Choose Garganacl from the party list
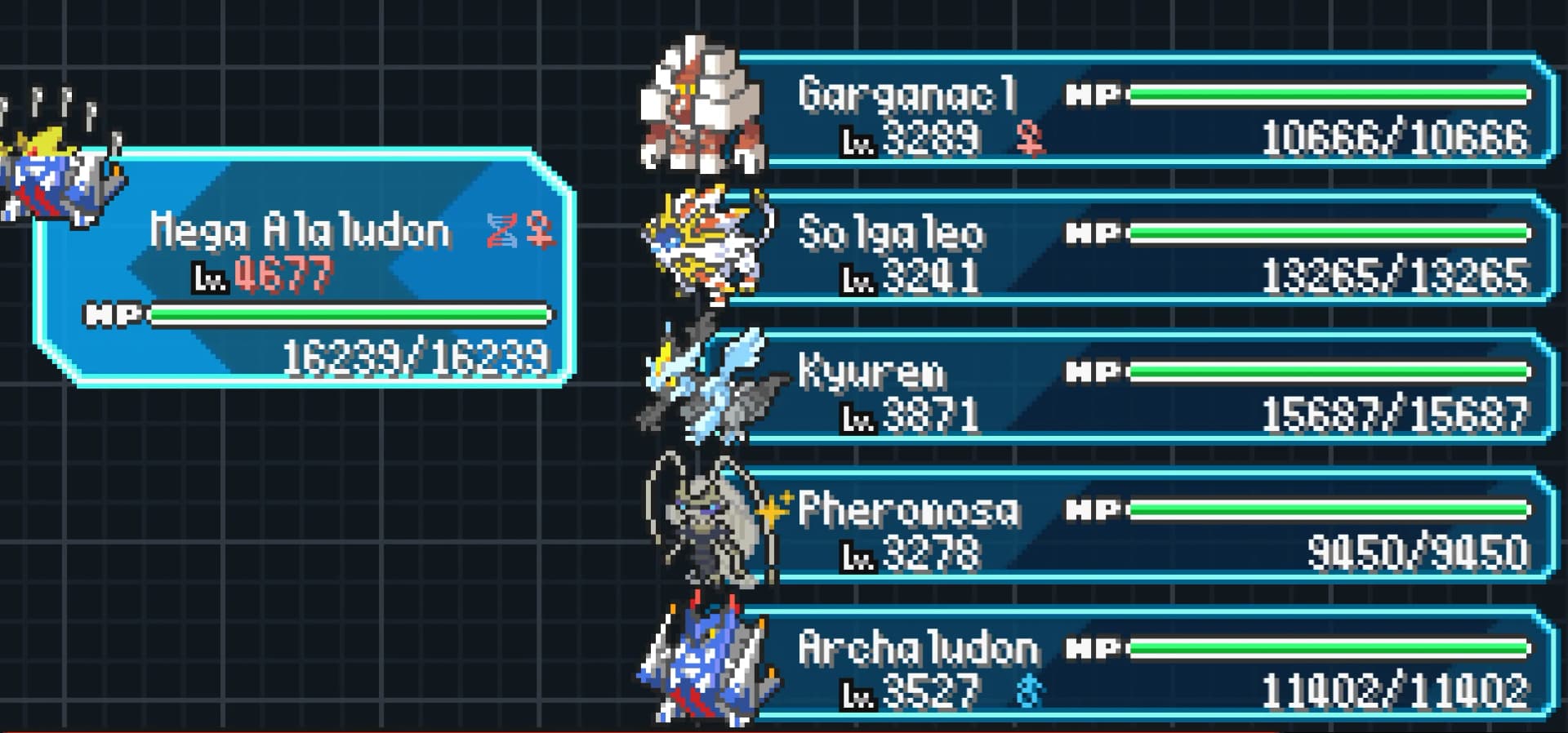 (1143, 110)
